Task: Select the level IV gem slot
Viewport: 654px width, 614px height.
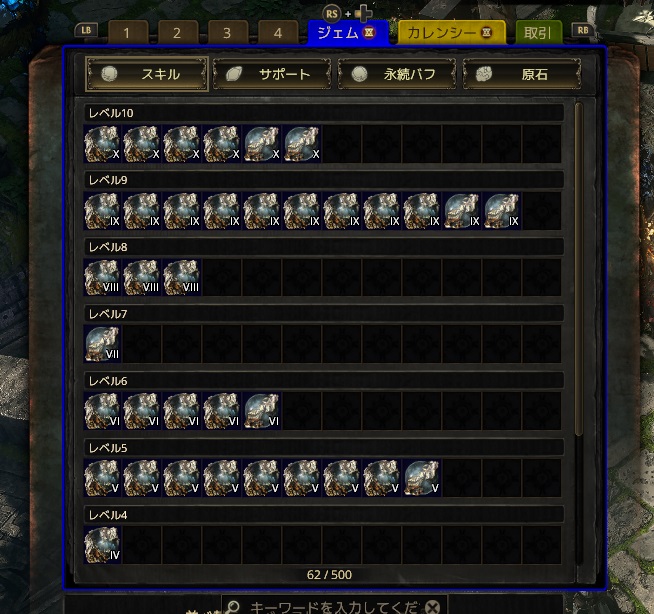Action: [x=102, y=545]
